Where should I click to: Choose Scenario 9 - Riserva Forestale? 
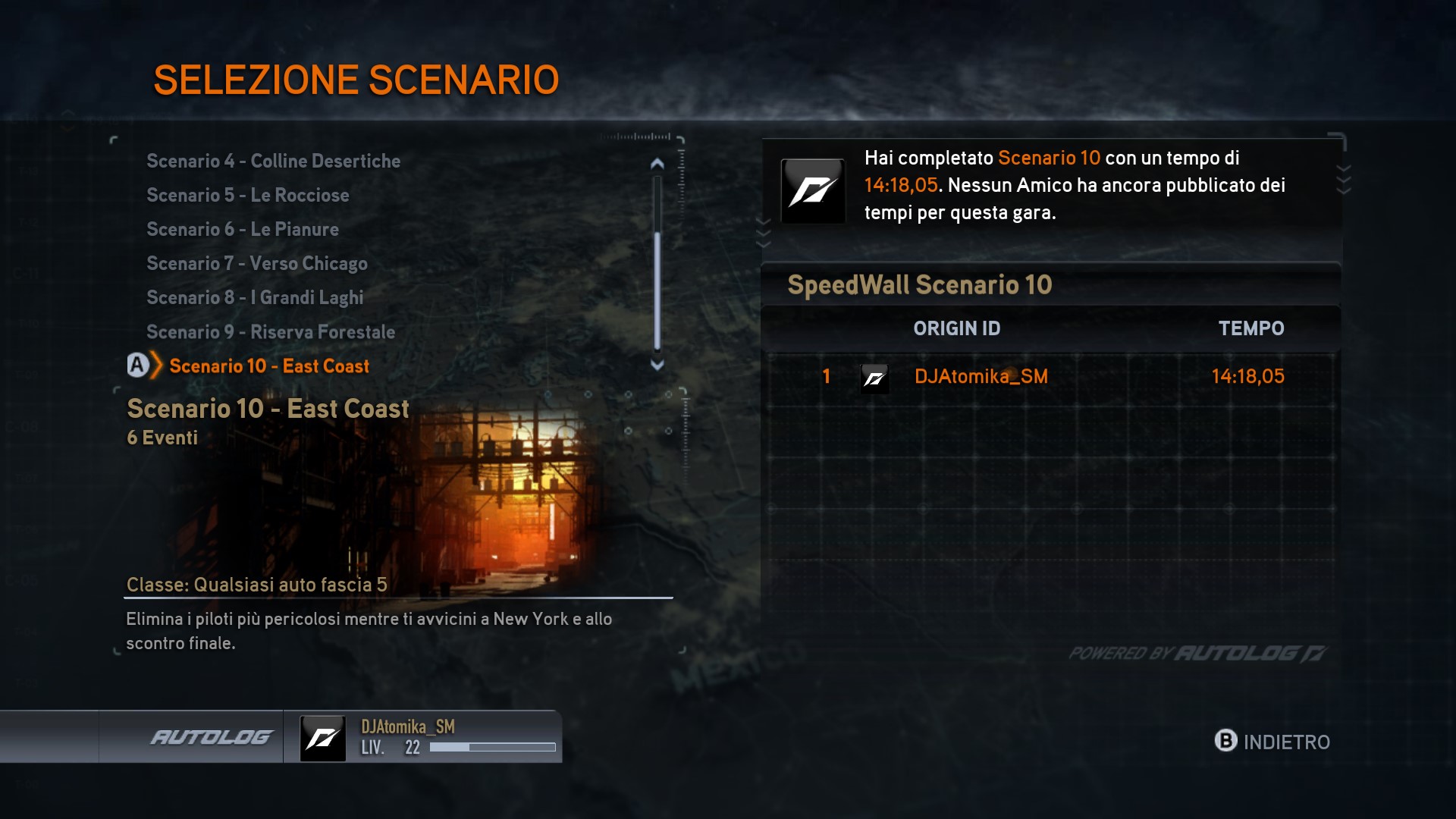[x=270, y=332]
